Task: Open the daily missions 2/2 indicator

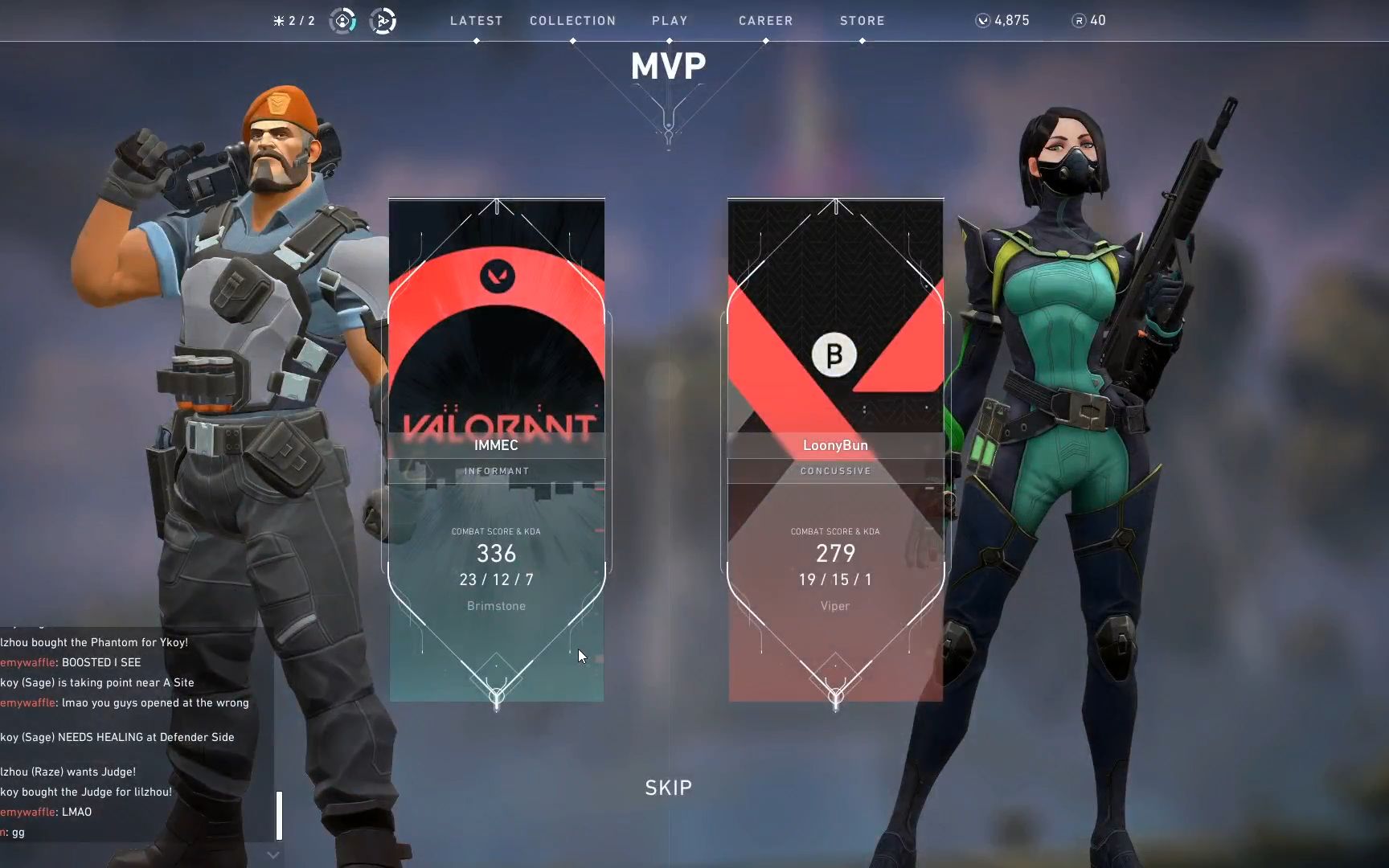Action: pos(294,21)
